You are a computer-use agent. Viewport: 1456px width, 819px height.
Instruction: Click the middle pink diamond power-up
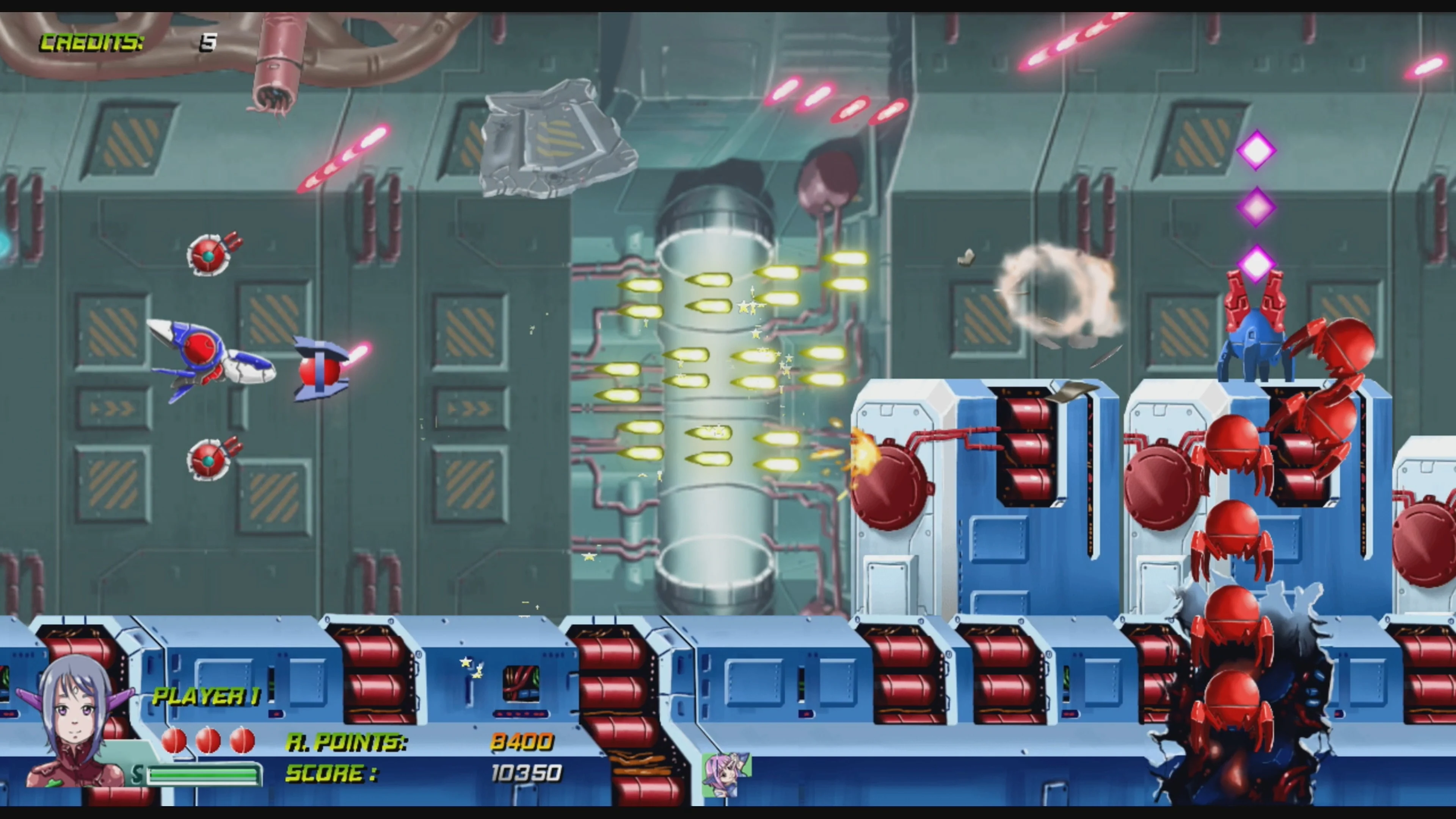1256,208
